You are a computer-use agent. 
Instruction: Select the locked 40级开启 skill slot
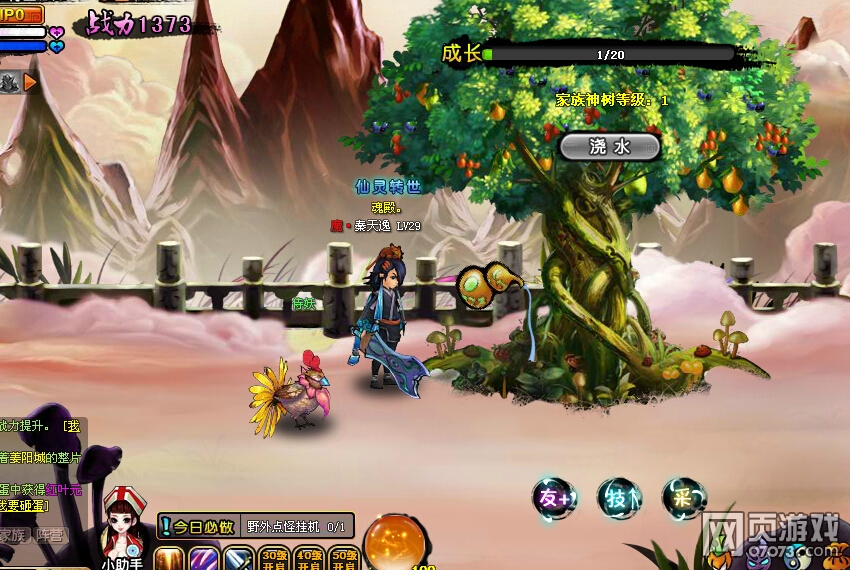click(308, 558)
